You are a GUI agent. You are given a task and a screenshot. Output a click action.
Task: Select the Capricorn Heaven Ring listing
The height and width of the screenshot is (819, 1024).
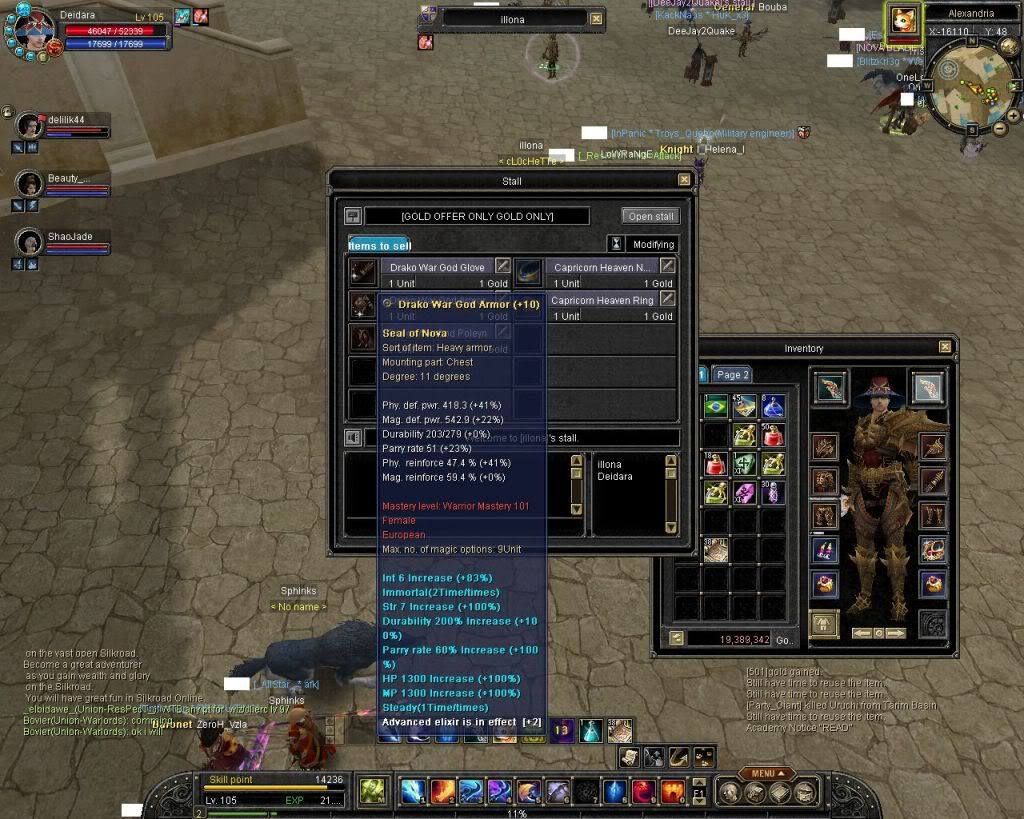click(x=602, y=300)
